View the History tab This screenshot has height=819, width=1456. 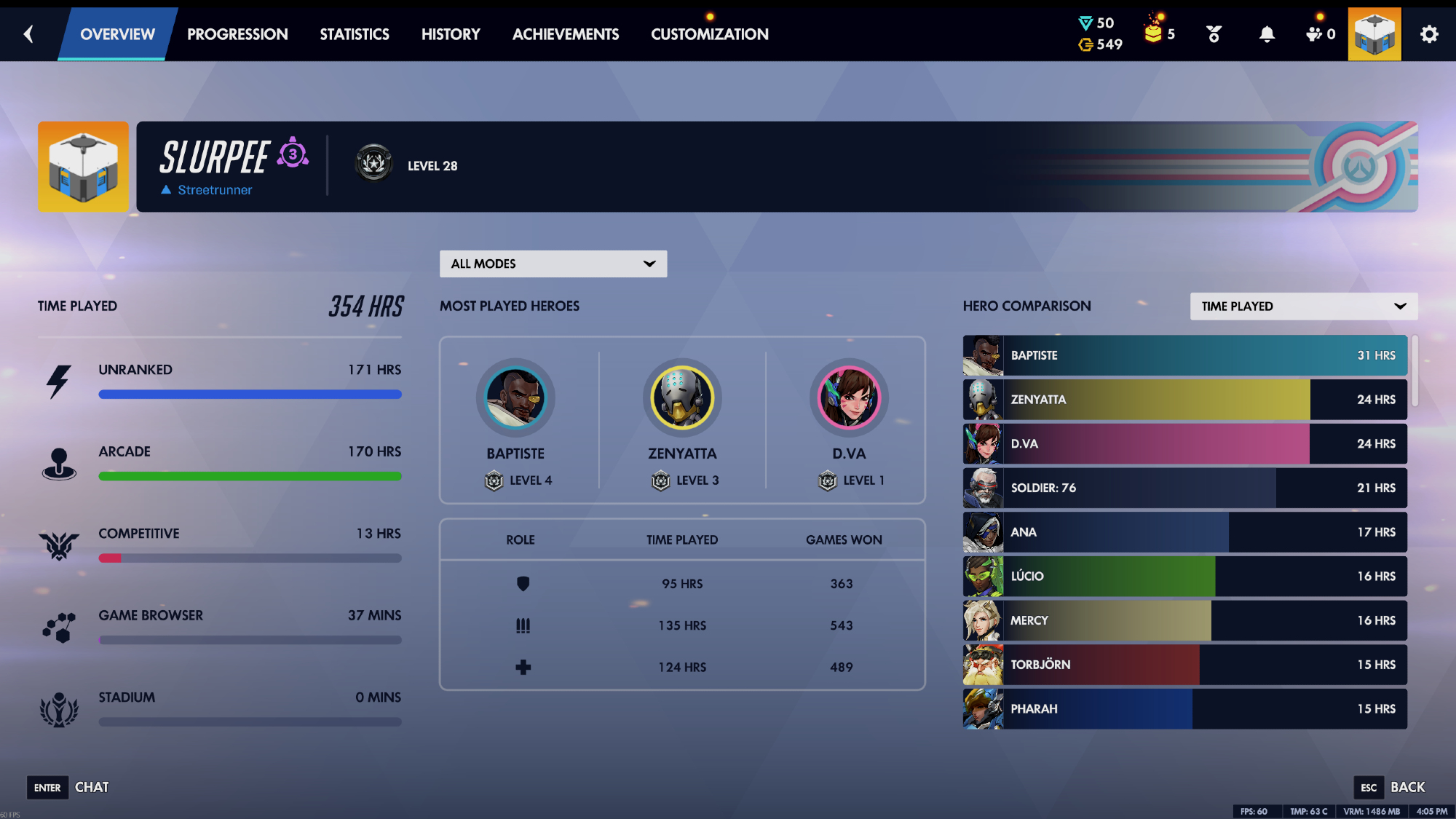451,34
